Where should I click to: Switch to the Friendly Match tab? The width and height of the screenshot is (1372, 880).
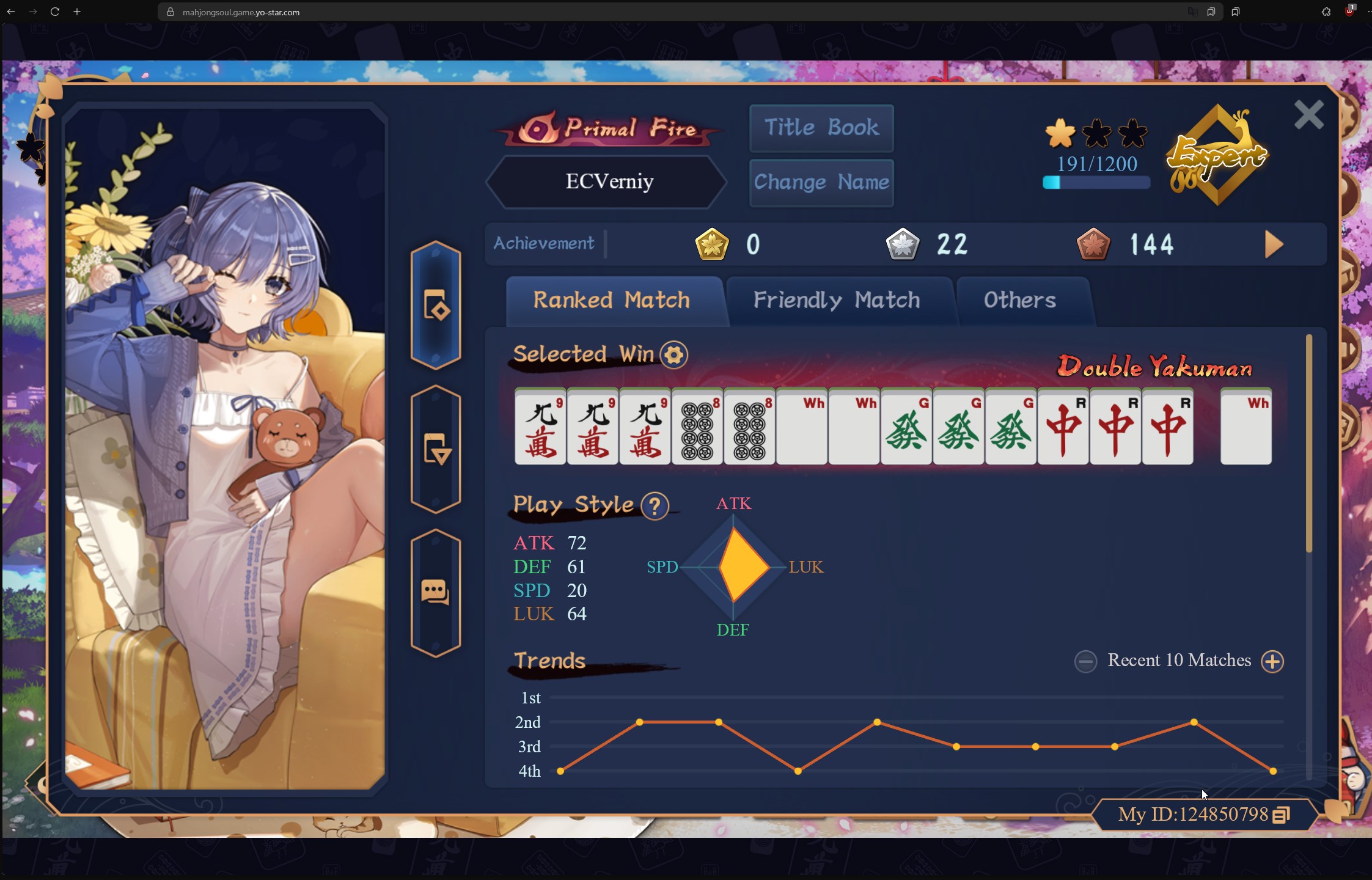click(x=836, y=300)
